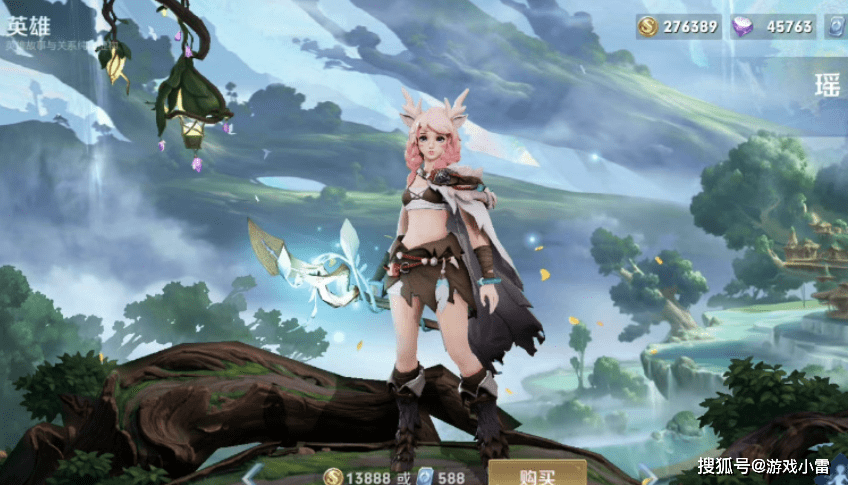Buy the hero with the 购买 button
Viewport: 848px width, 485px height.
tap(536, 474)
